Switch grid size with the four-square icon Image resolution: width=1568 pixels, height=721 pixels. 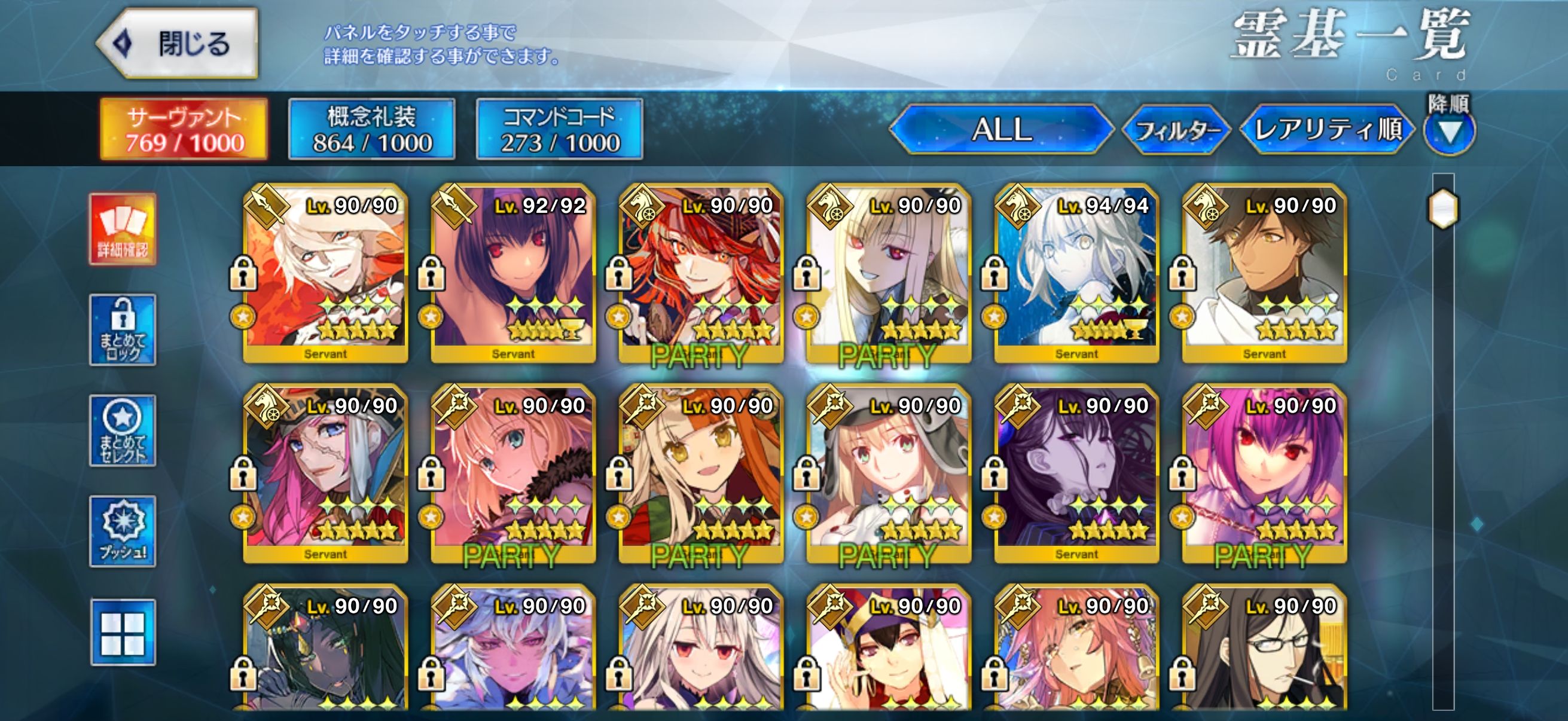tap(123, 633)
